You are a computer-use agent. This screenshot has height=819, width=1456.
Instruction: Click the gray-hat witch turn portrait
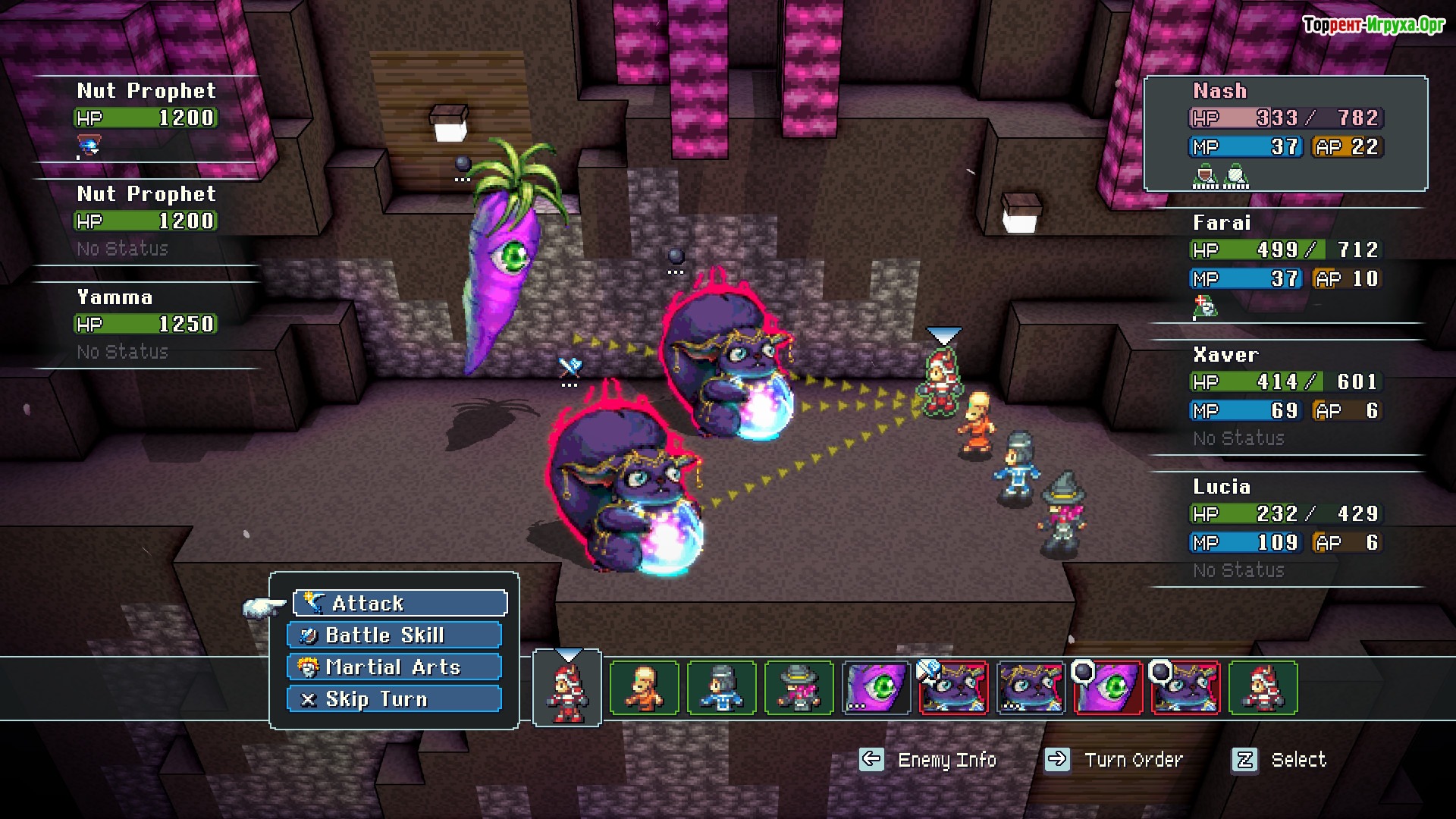(x=799, y=689)
